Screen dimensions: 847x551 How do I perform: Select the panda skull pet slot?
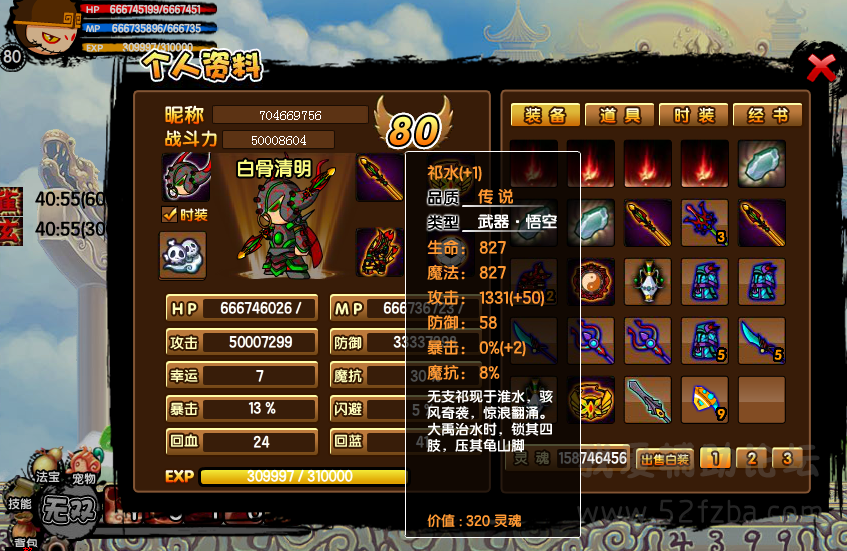183,255
